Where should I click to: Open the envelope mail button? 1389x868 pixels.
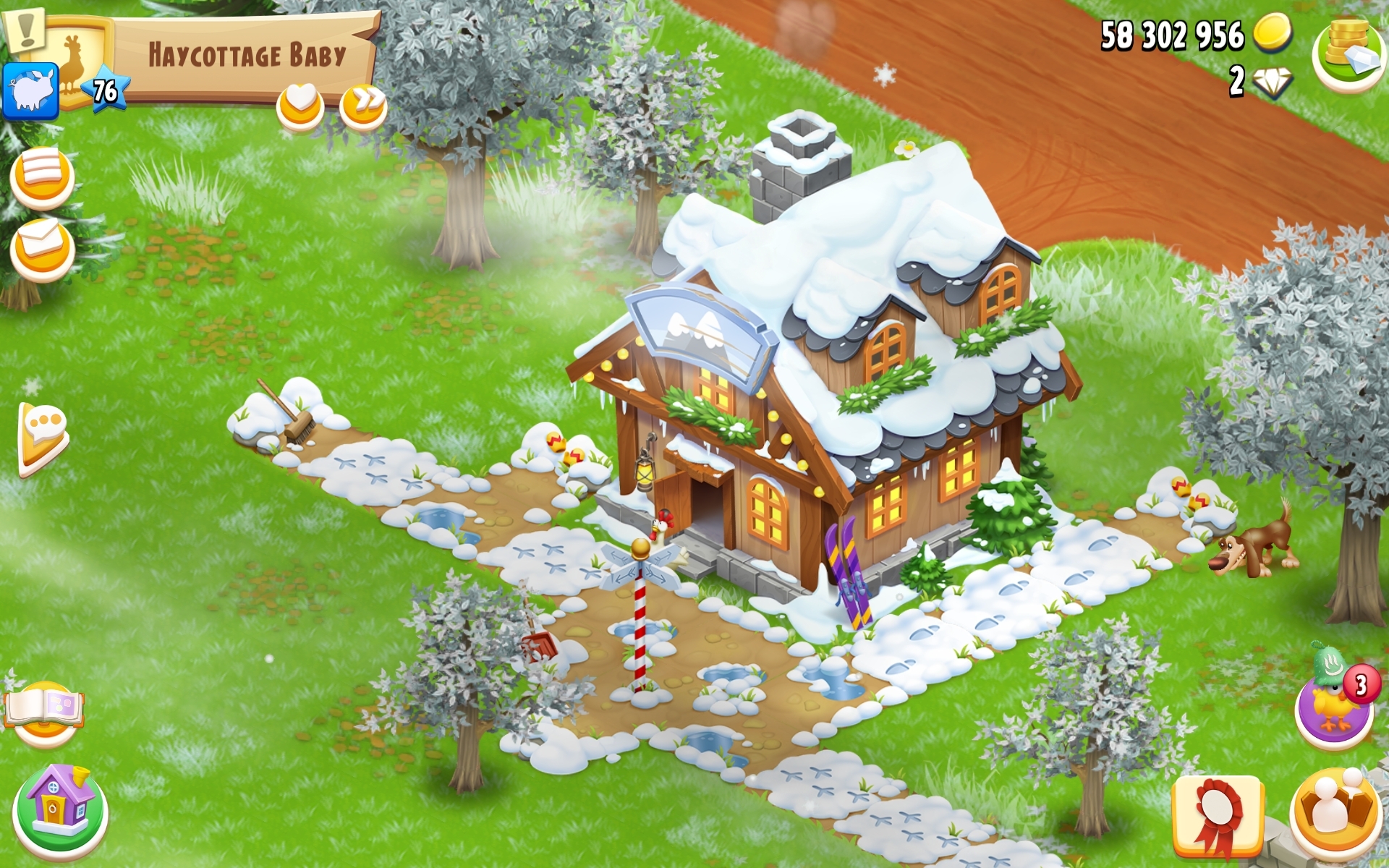pos(42,247)
